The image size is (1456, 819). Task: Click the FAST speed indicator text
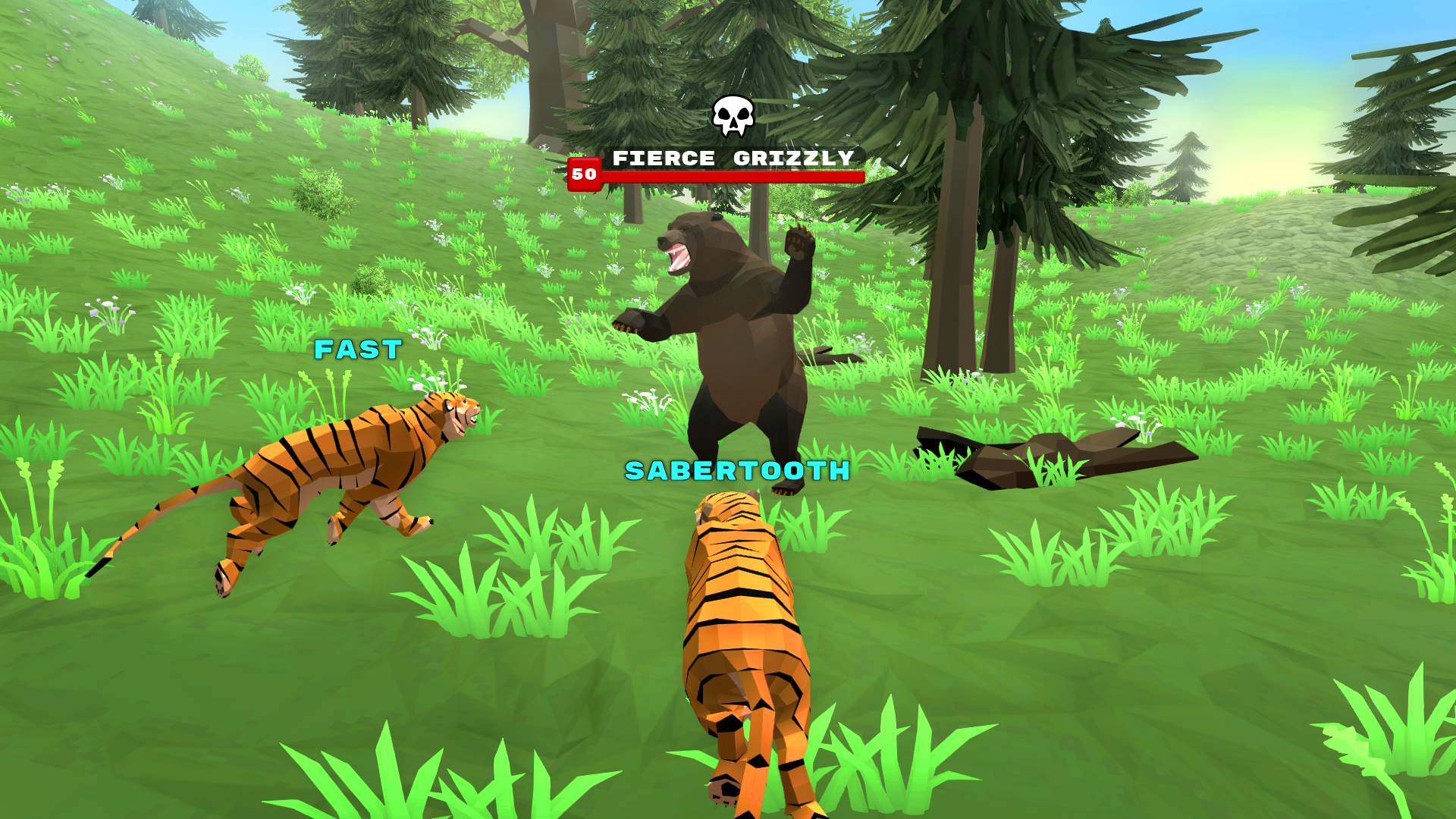(x=355, y=350)
